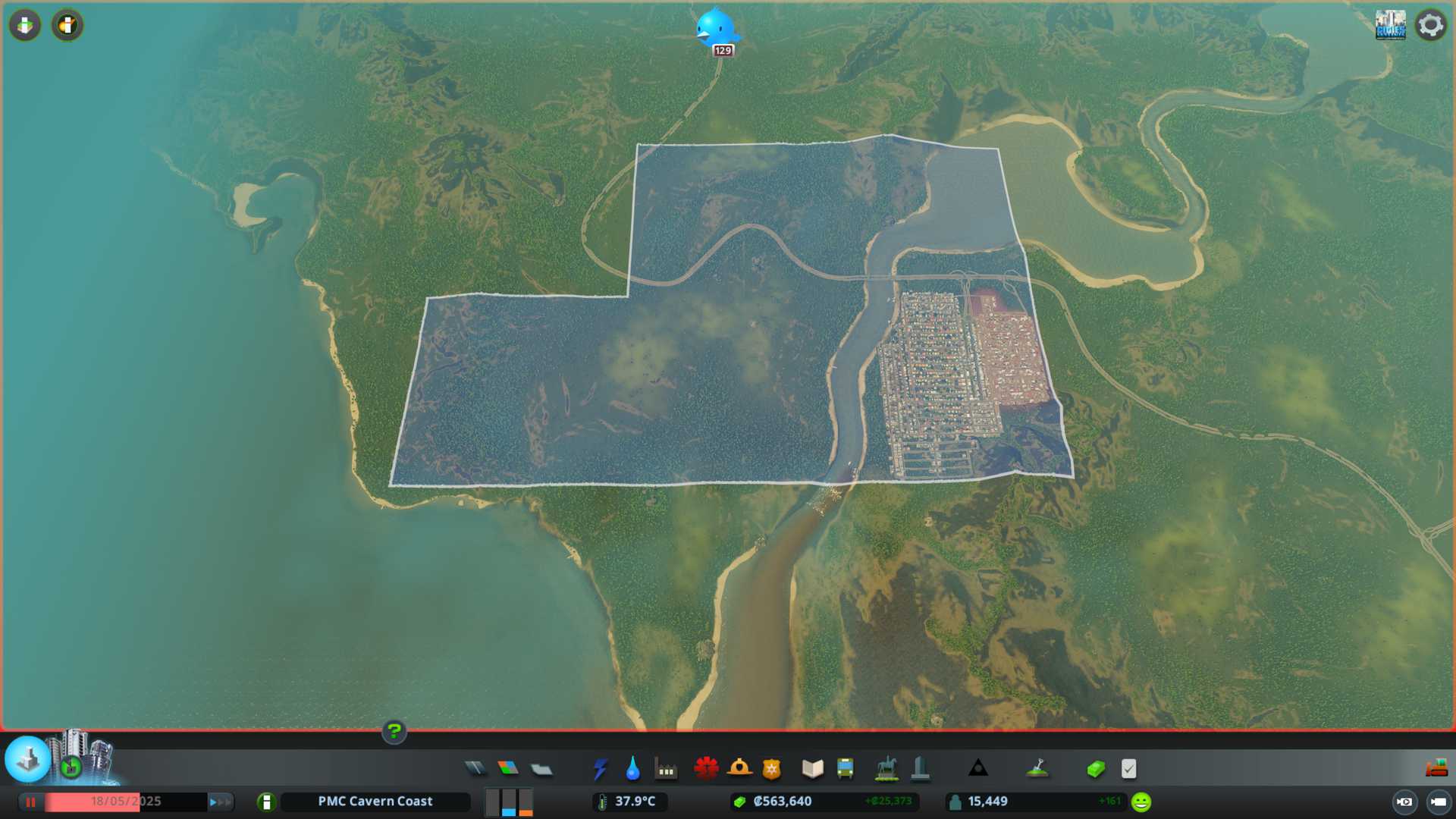
Task: Open the fire department menu
Action: (x=739, y=769)
